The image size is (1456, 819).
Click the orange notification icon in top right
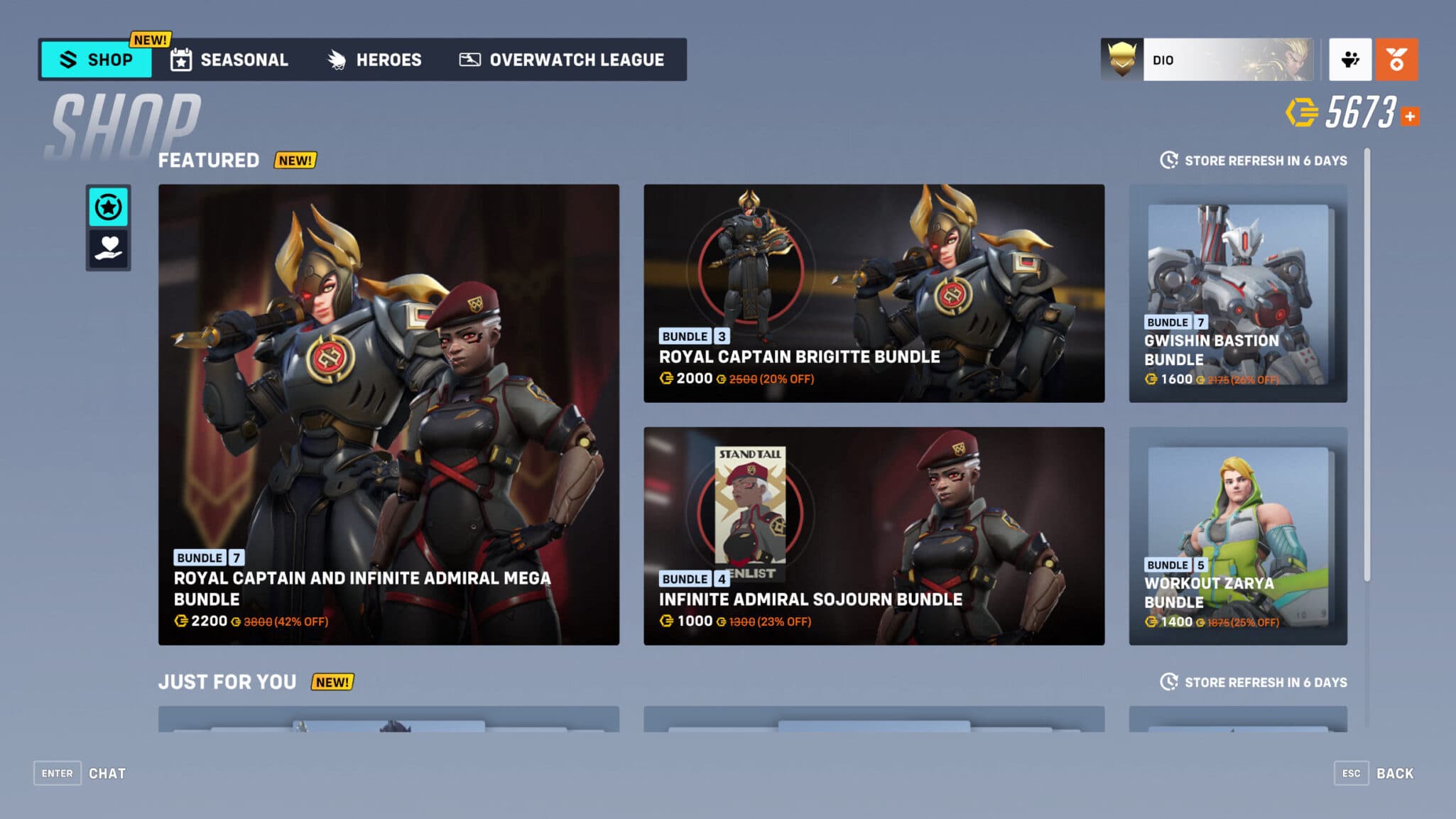pos(1396,60)
